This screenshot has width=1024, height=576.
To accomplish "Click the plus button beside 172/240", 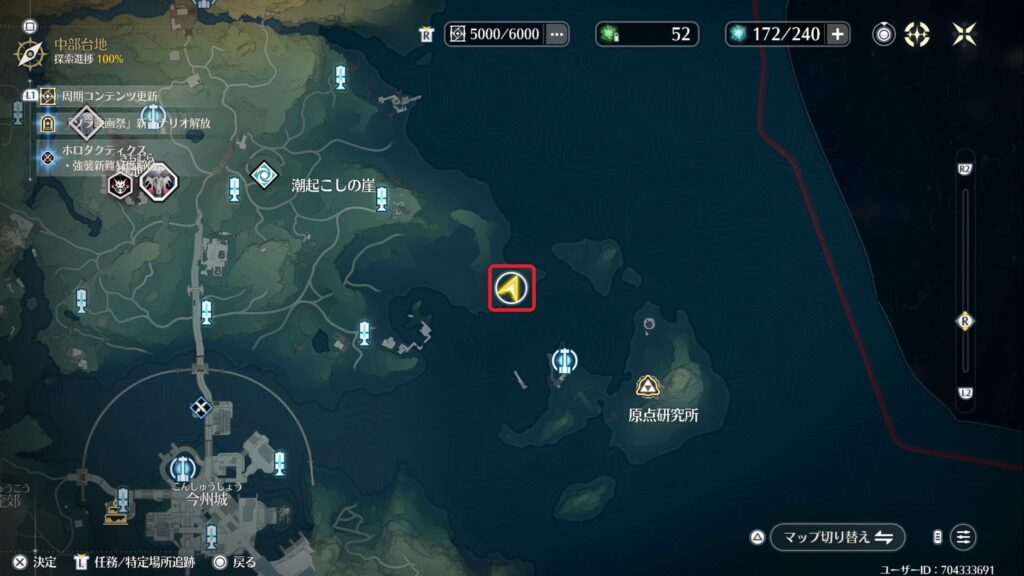I will 837,34.
